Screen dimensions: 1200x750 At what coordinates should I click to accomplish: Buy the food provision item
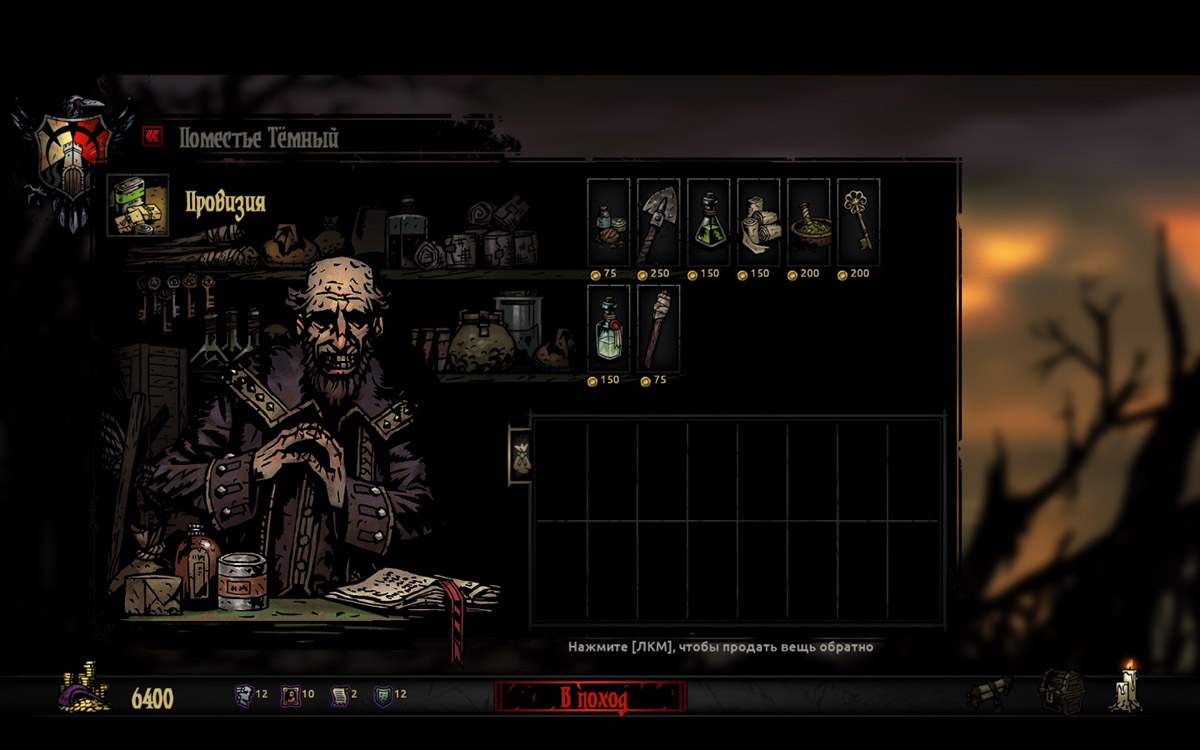pyautogui.click(x=608, y=222)
